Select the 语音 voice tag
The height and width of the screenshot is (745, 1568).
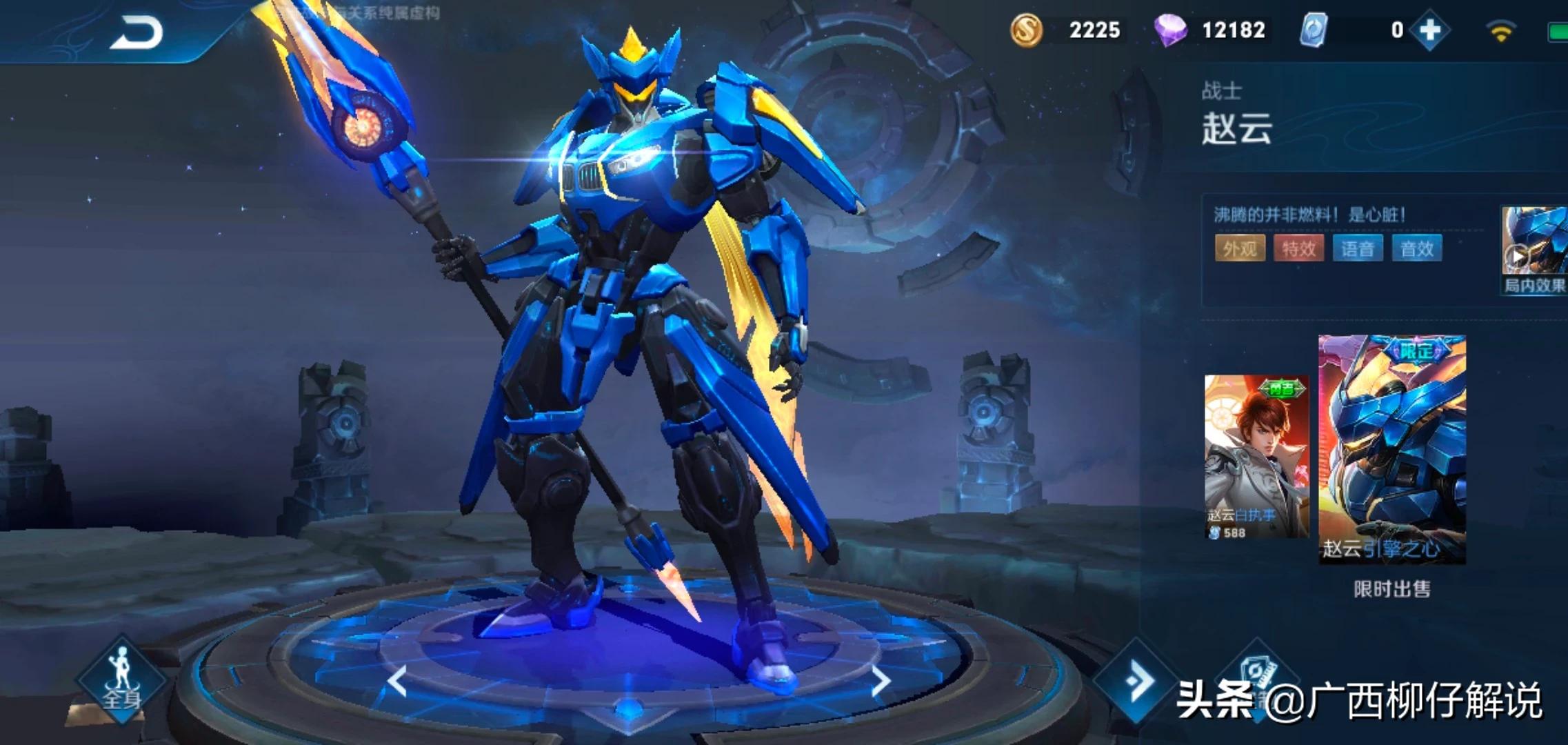pyautogui.click(x=1358, y=248)
